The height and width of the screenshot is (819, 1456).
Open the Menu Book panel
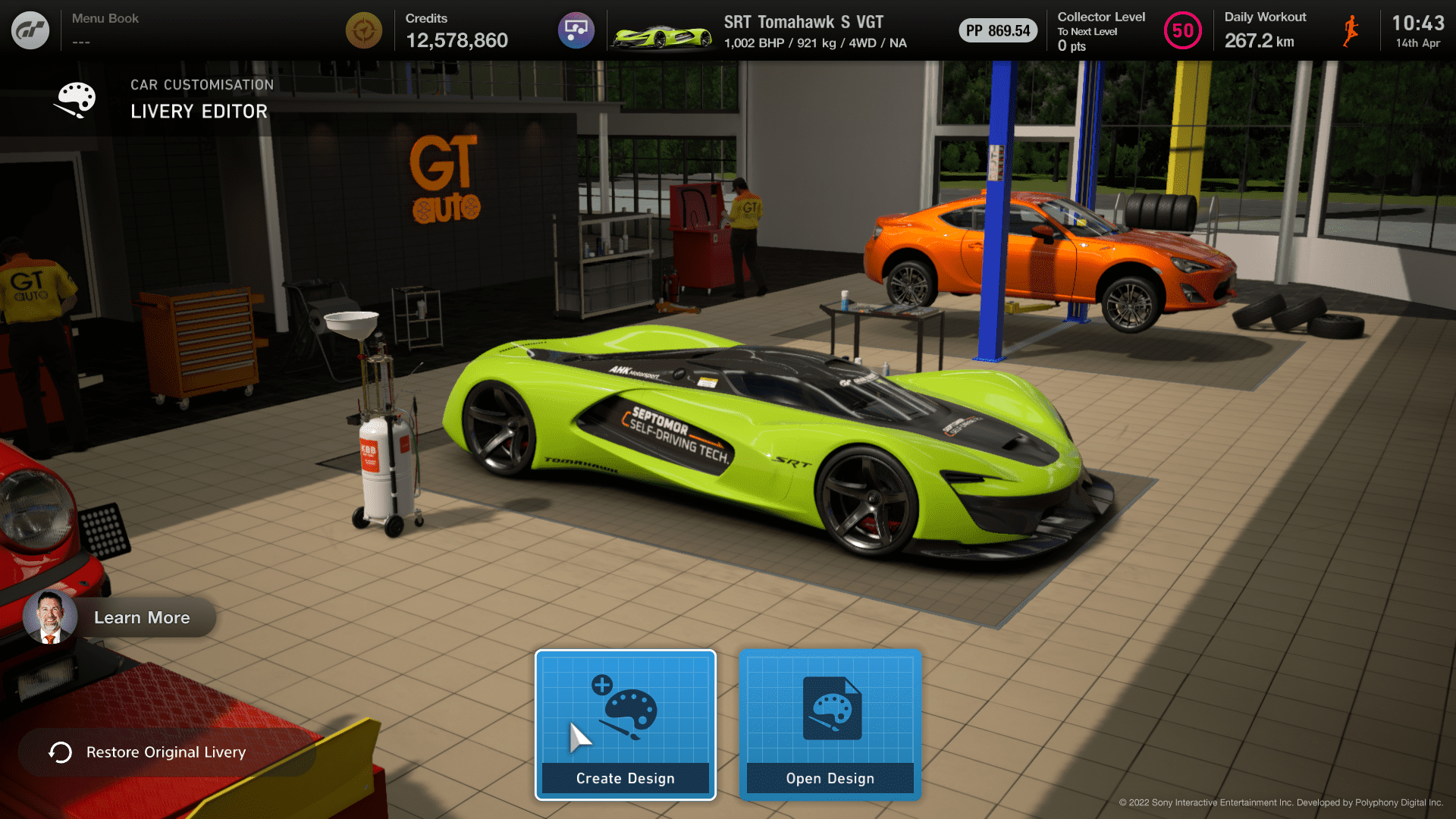[x=105, y=29]
